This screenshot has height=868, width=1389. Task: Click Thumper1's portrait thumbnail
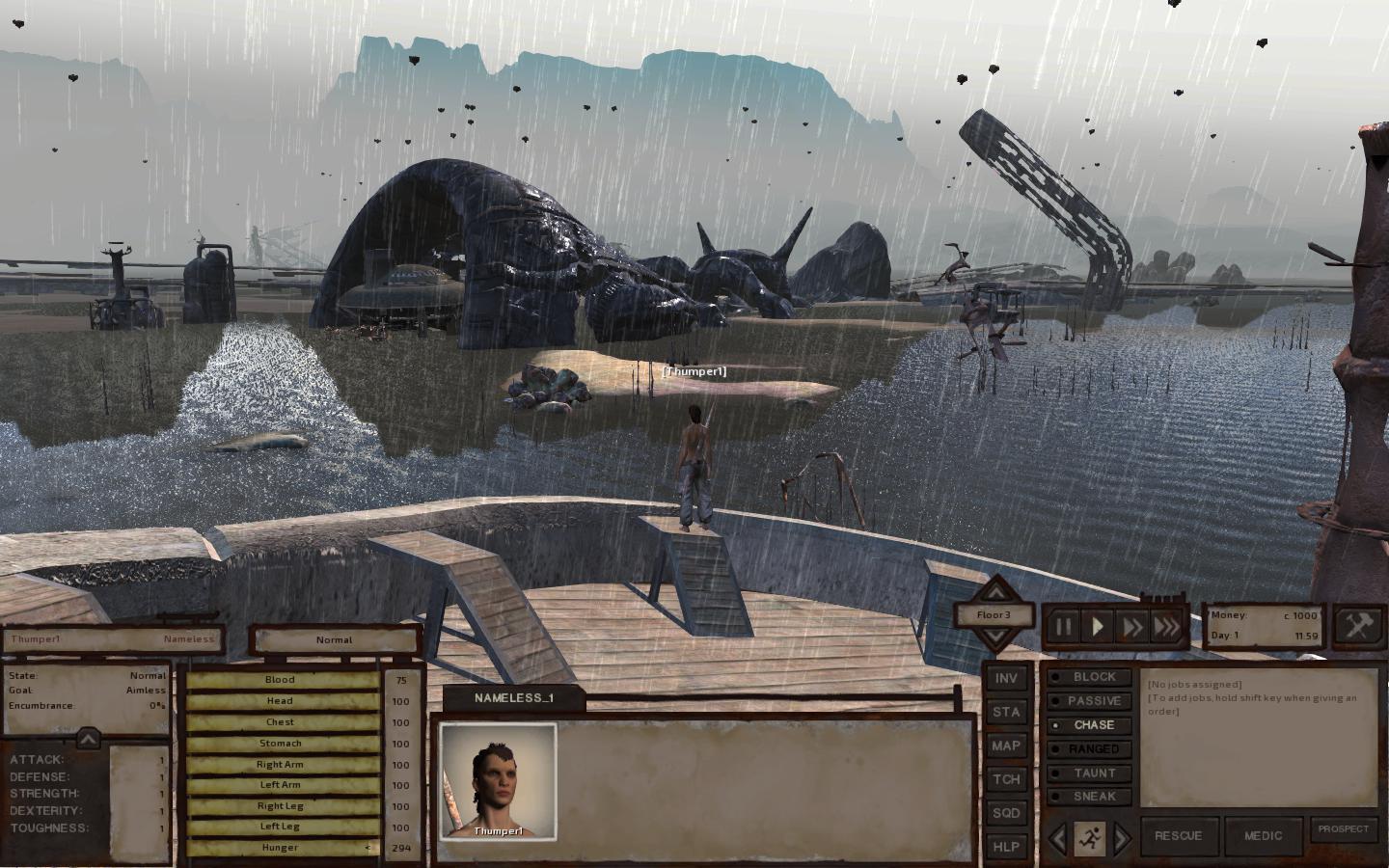point(500,781)
